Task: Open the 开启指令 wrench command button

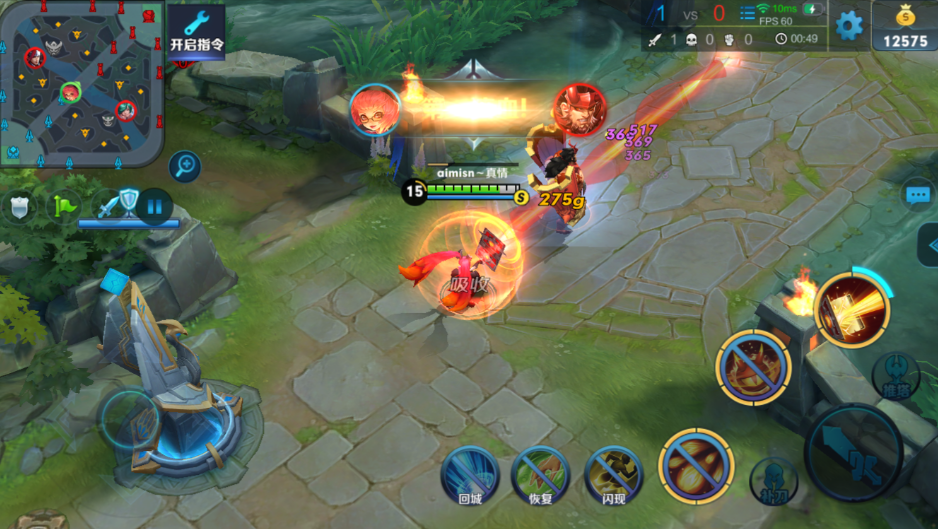Action: tap(195, 30)
